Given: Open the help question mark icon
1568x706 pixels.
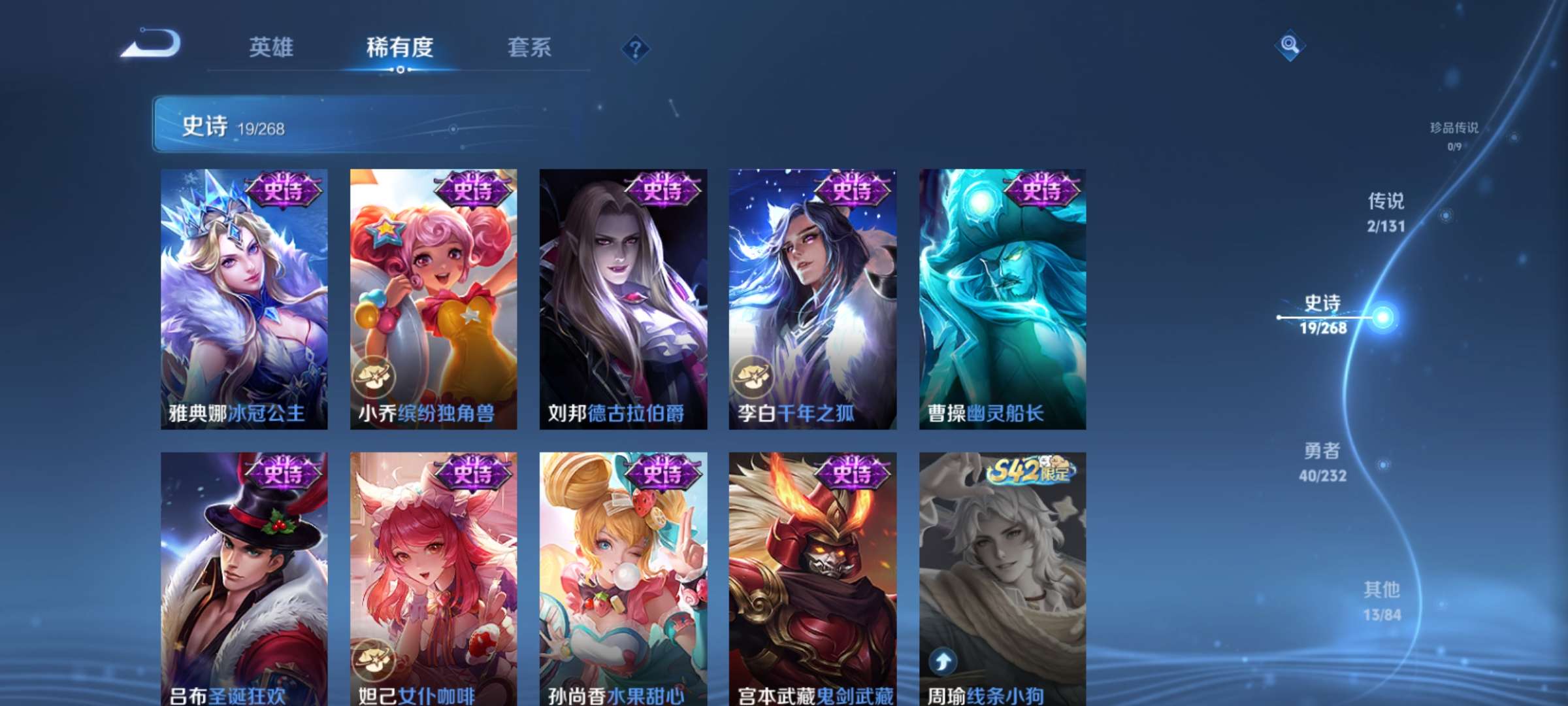Looking at the screenshot, I should click(635, 47).
